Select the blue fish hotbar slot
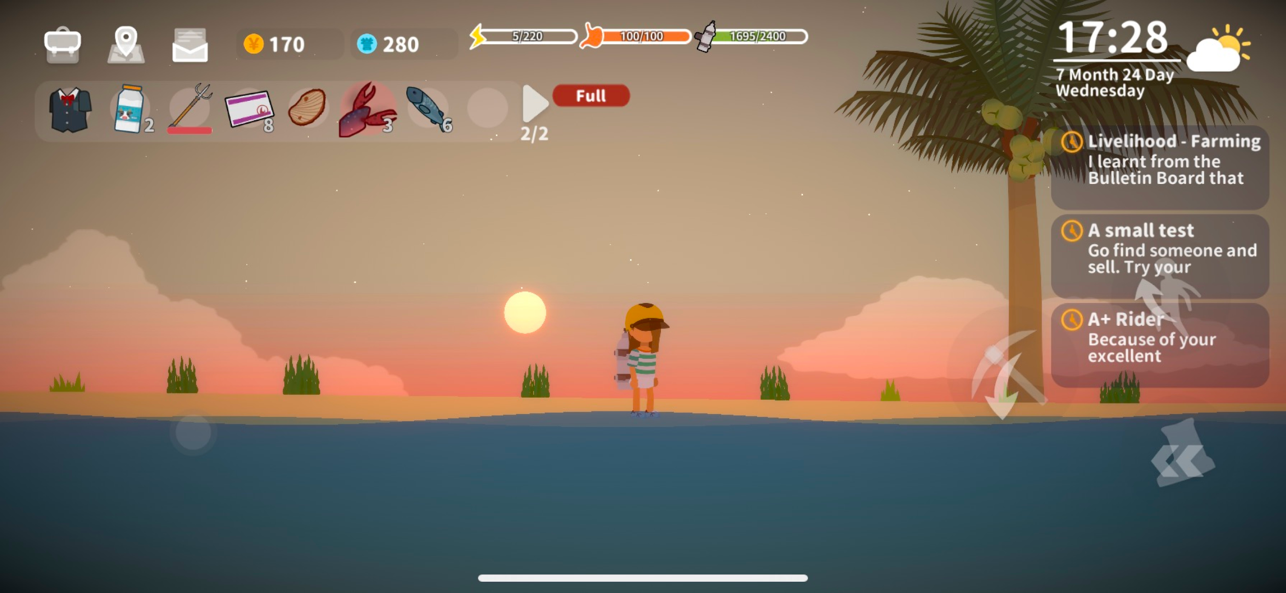Viewport: 1286px width, 593px height. click(x=428, y=109)
